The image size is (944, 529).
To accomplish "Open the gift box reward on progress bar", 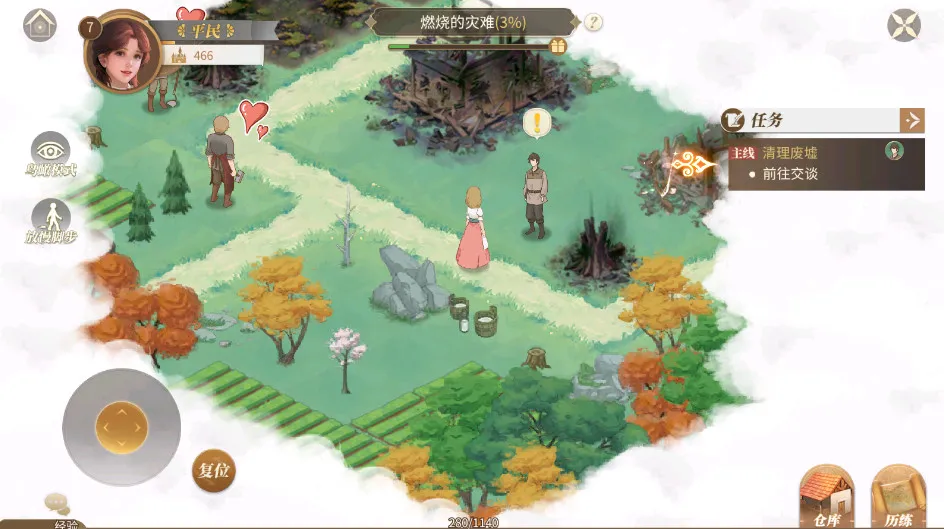I will 558,45.
